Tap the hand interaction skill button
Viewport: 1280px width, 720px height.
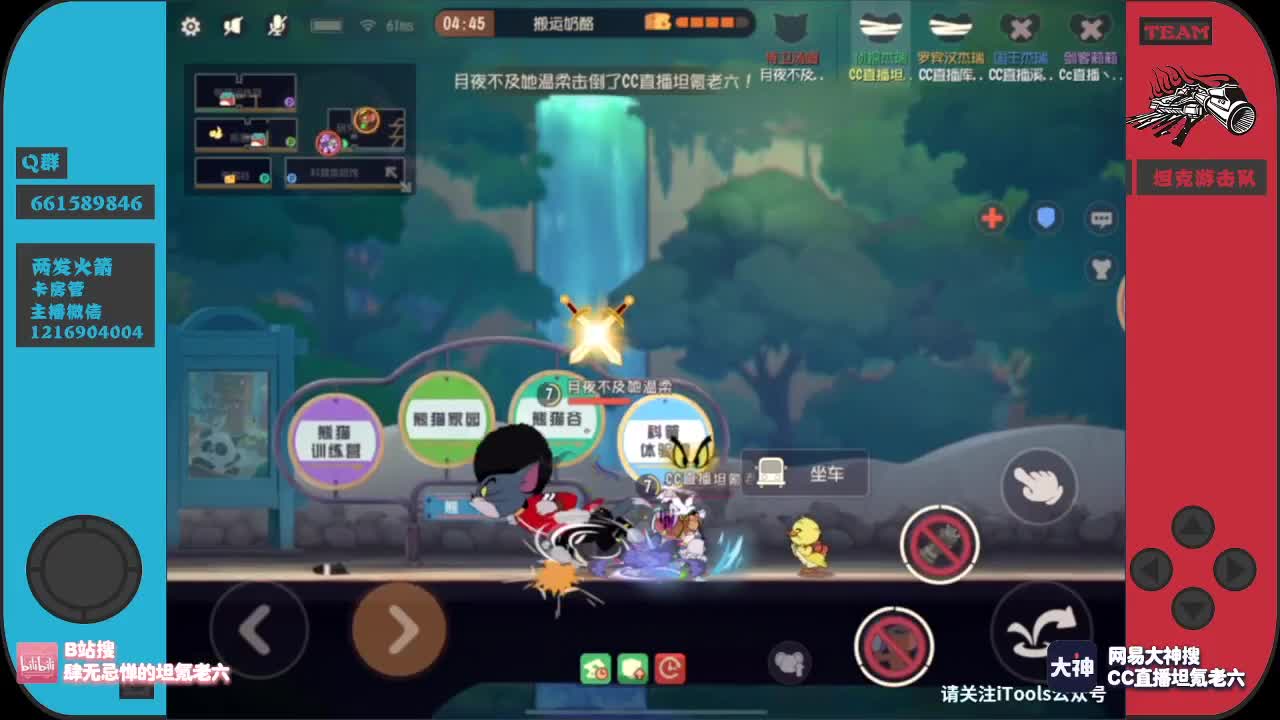coord(1040,488)
